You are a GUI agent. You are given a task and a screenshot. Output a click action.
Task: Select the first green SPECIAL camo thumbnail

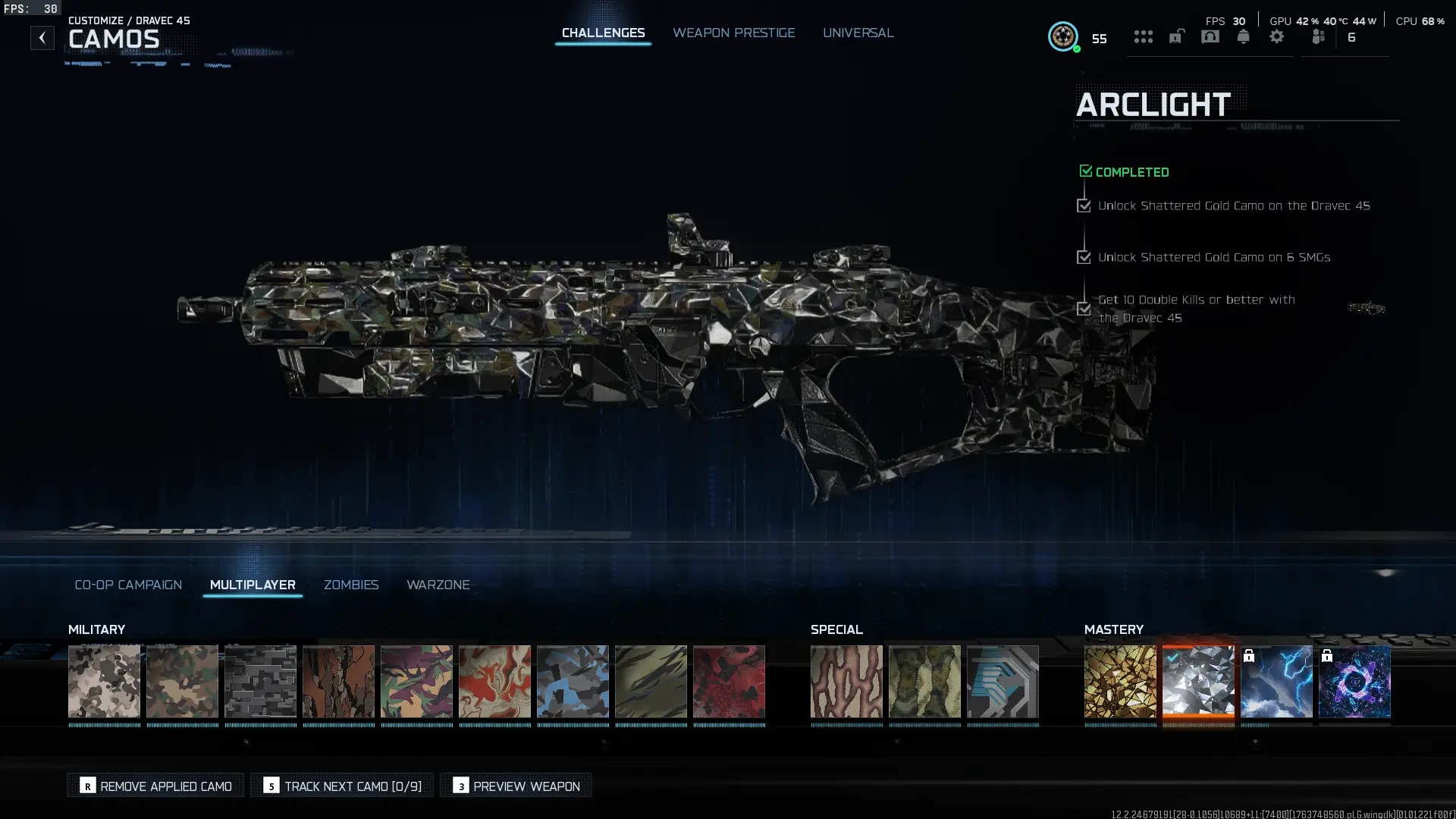(924, 681)
